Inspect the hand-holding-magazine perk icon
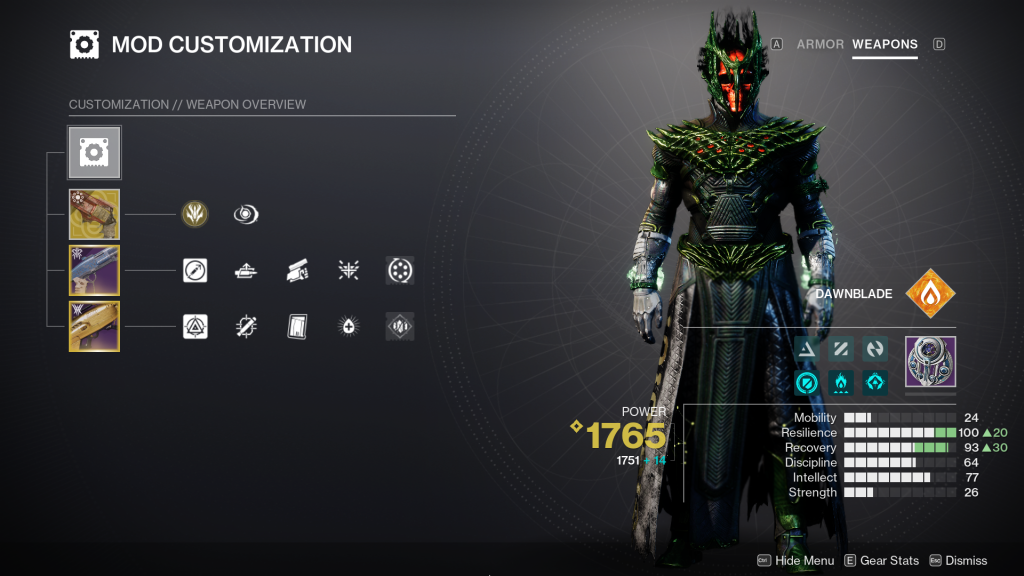The height and width of the screenshot is (576, 1024). 297,270
